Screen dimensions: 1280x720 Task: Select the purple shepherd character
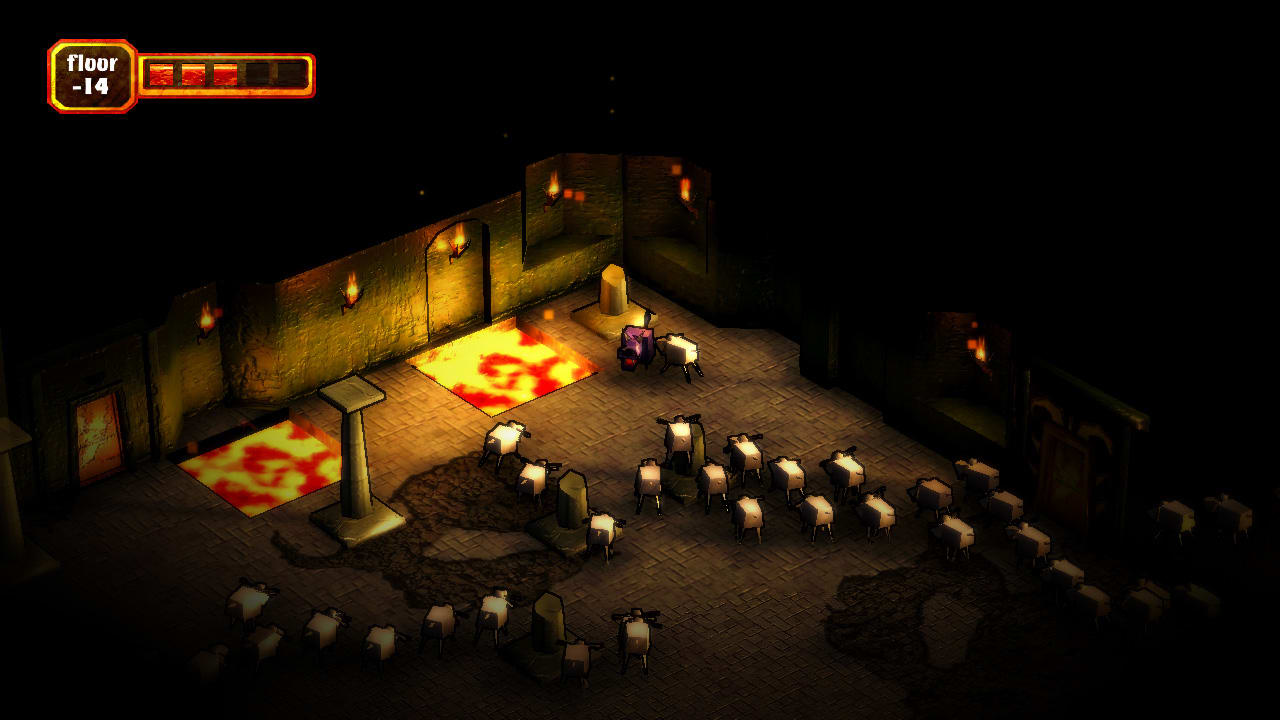(x=635, y=345)
